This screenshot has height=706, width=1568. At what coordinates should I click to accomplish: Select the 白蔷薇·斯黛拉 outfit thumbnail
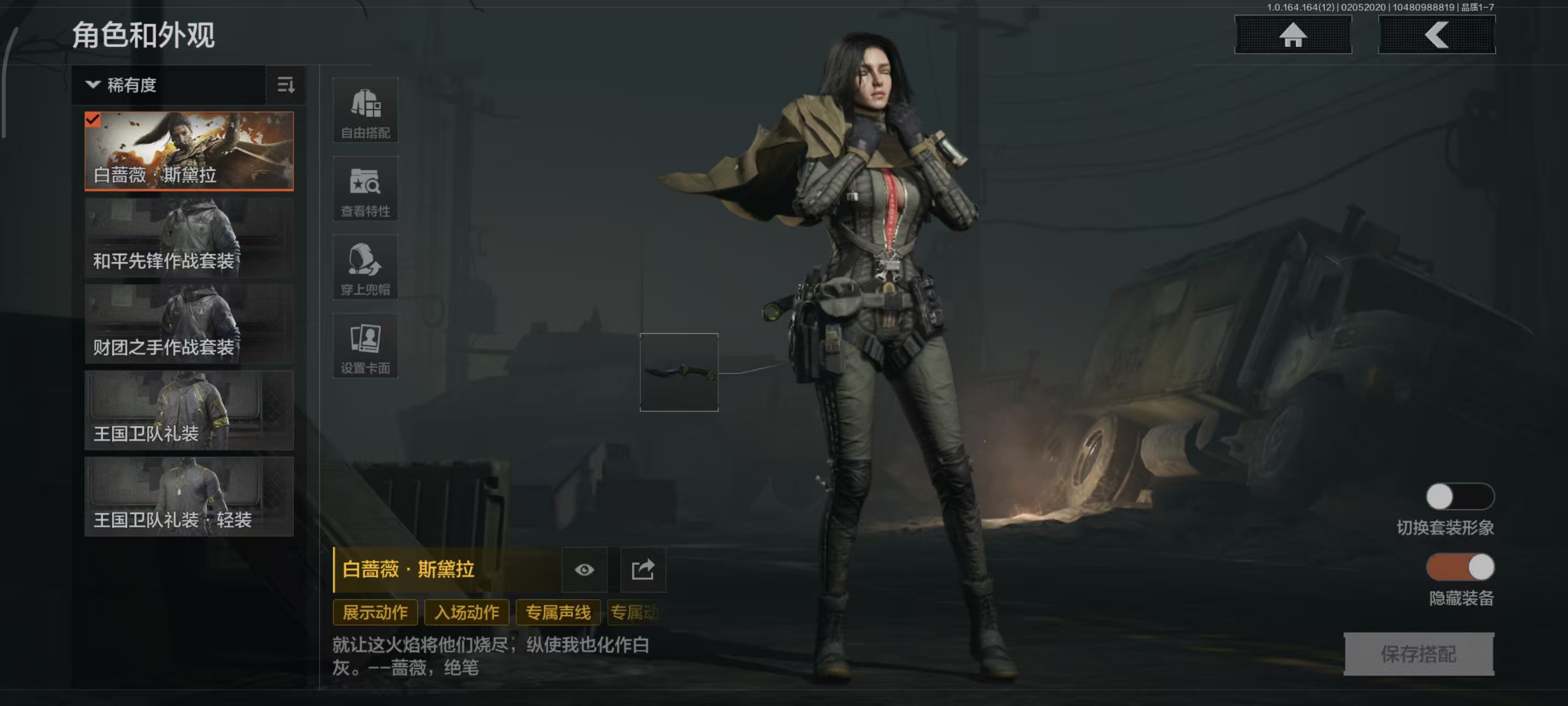click(x=189, y=151)
